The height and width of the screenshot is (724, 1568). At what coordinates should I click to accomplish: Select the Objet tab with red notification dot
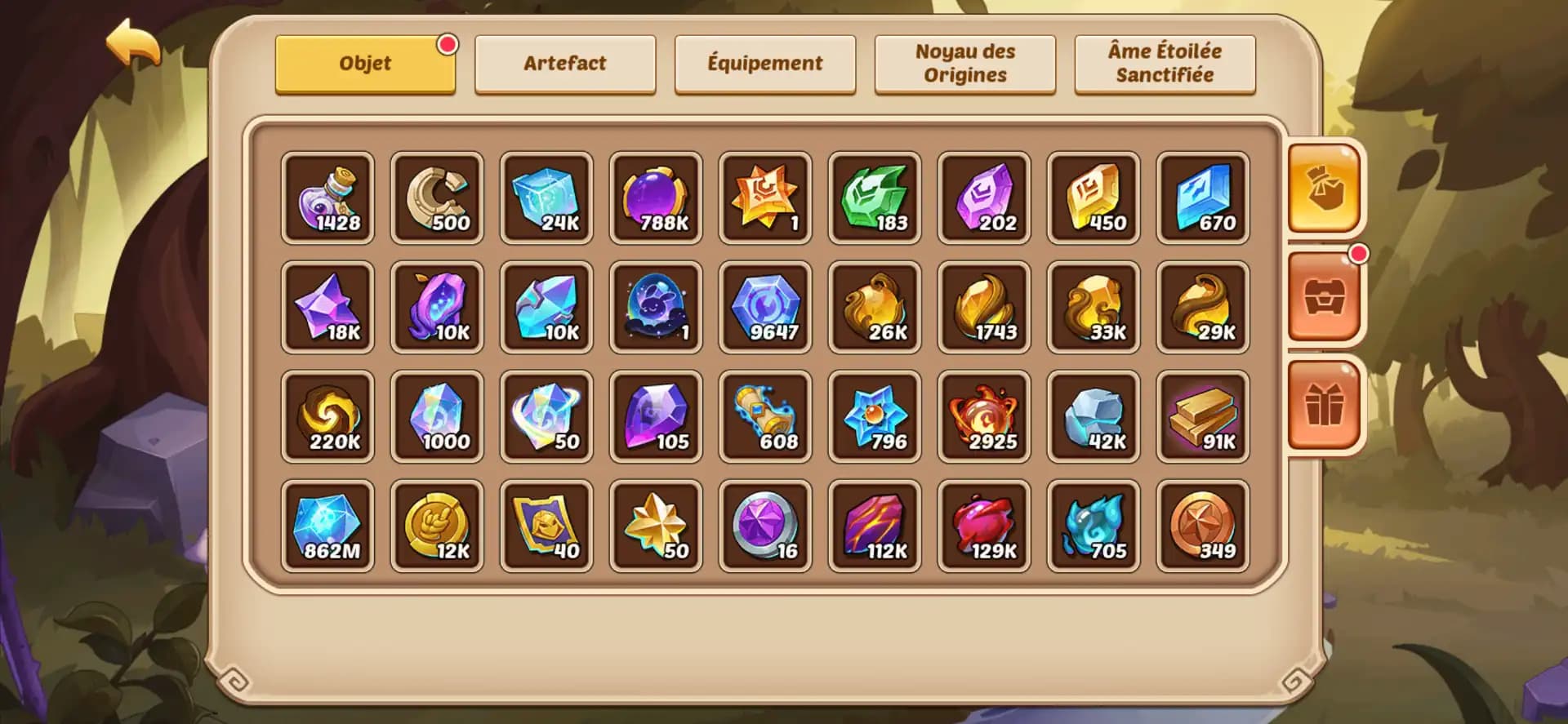(x=364, y=63)
